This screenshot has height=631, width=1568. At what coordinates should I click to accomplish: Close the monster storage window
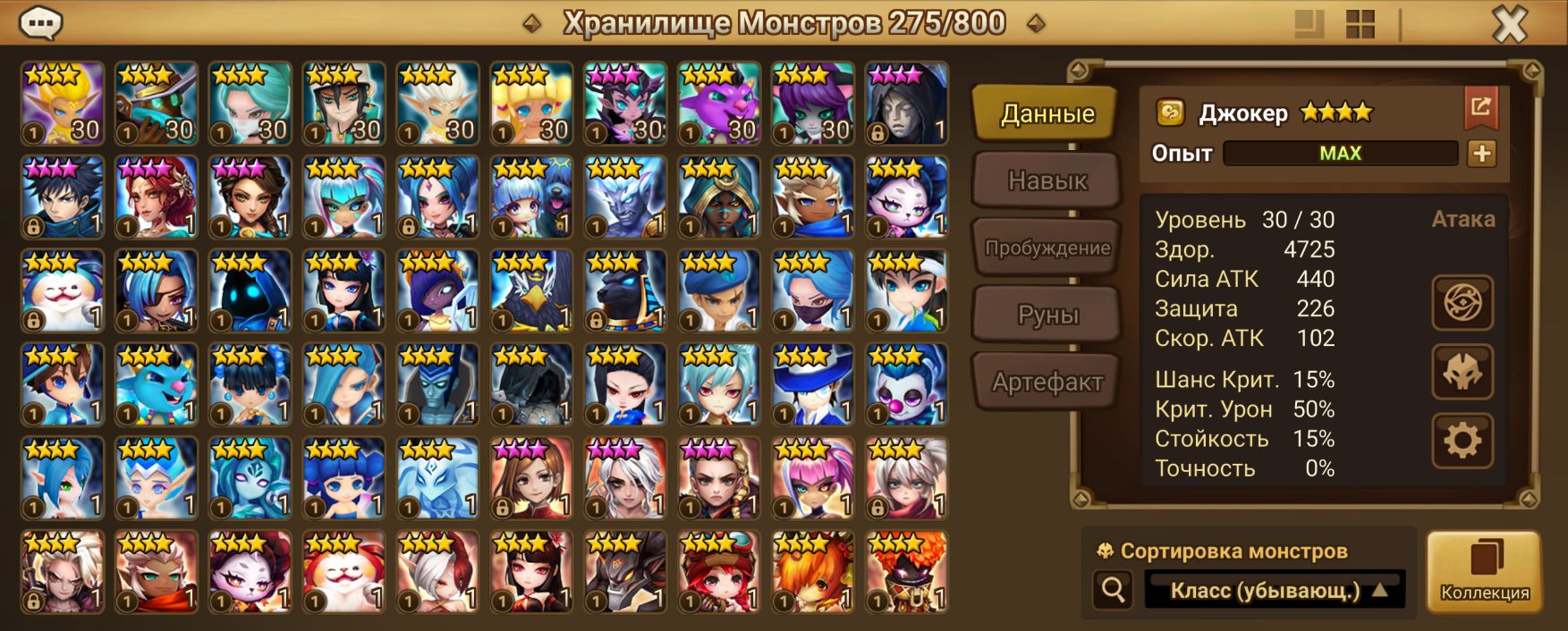click(1509, 25)
